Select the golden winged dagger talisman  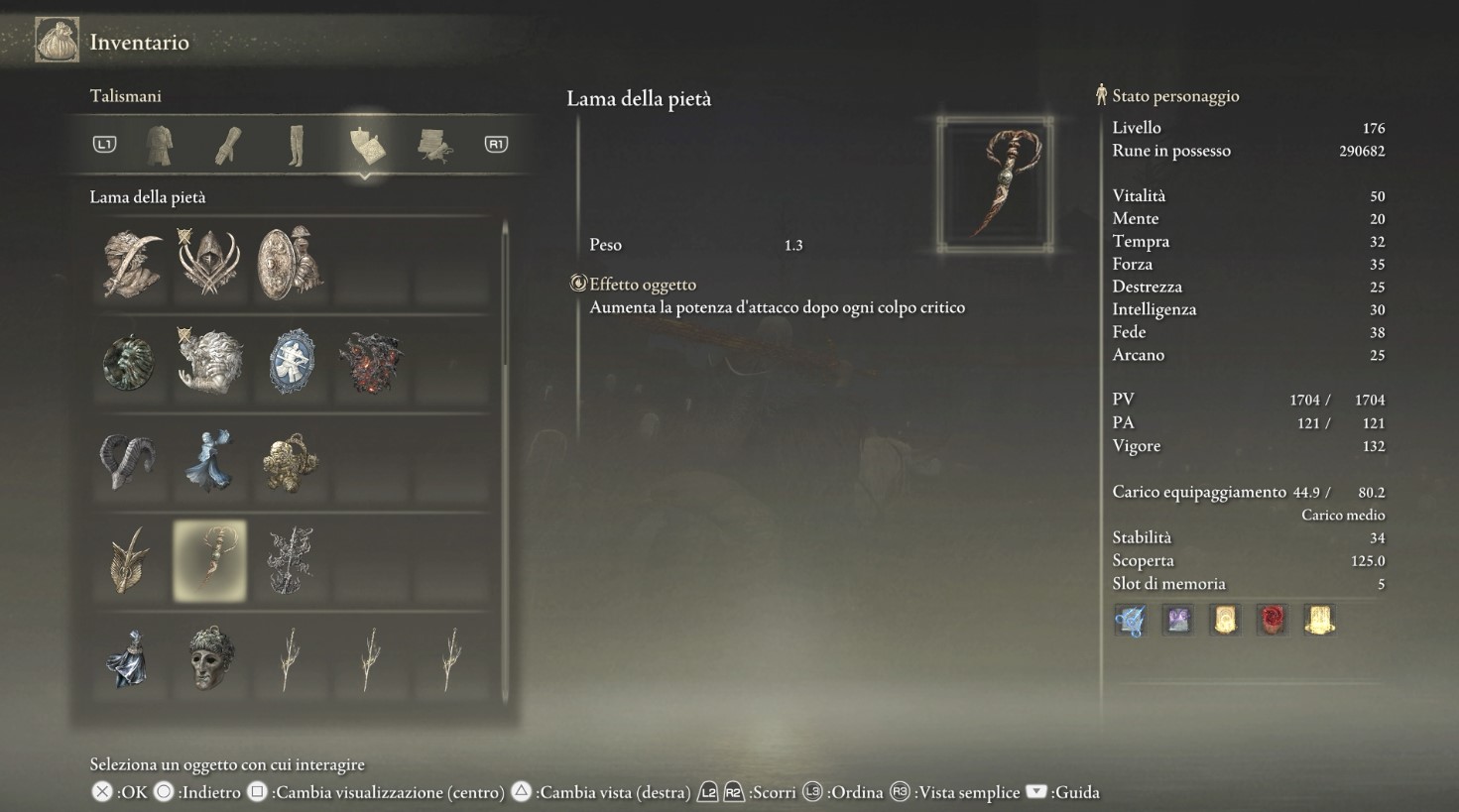click(129, 560)
